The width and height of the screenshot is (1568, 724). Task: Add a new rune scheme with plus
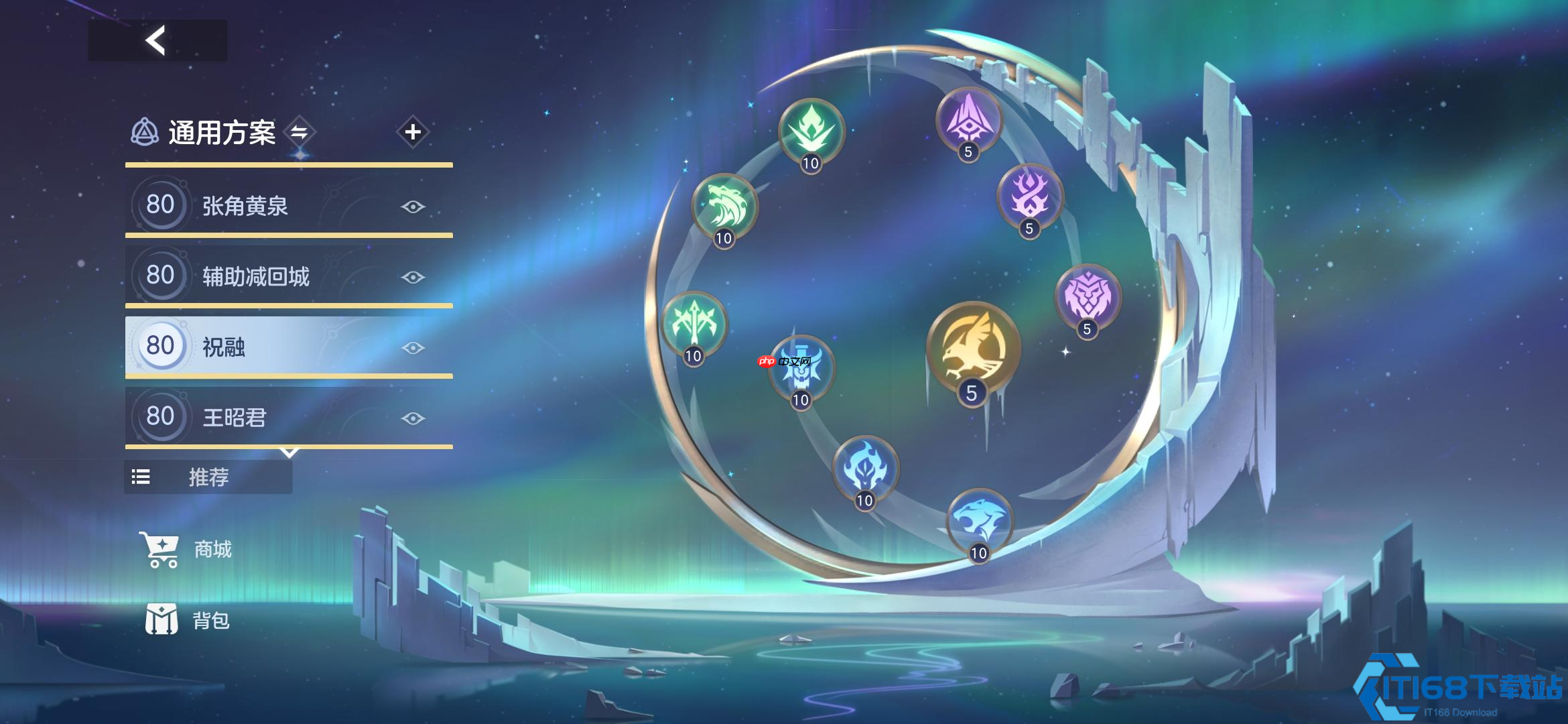pos(413,132)
